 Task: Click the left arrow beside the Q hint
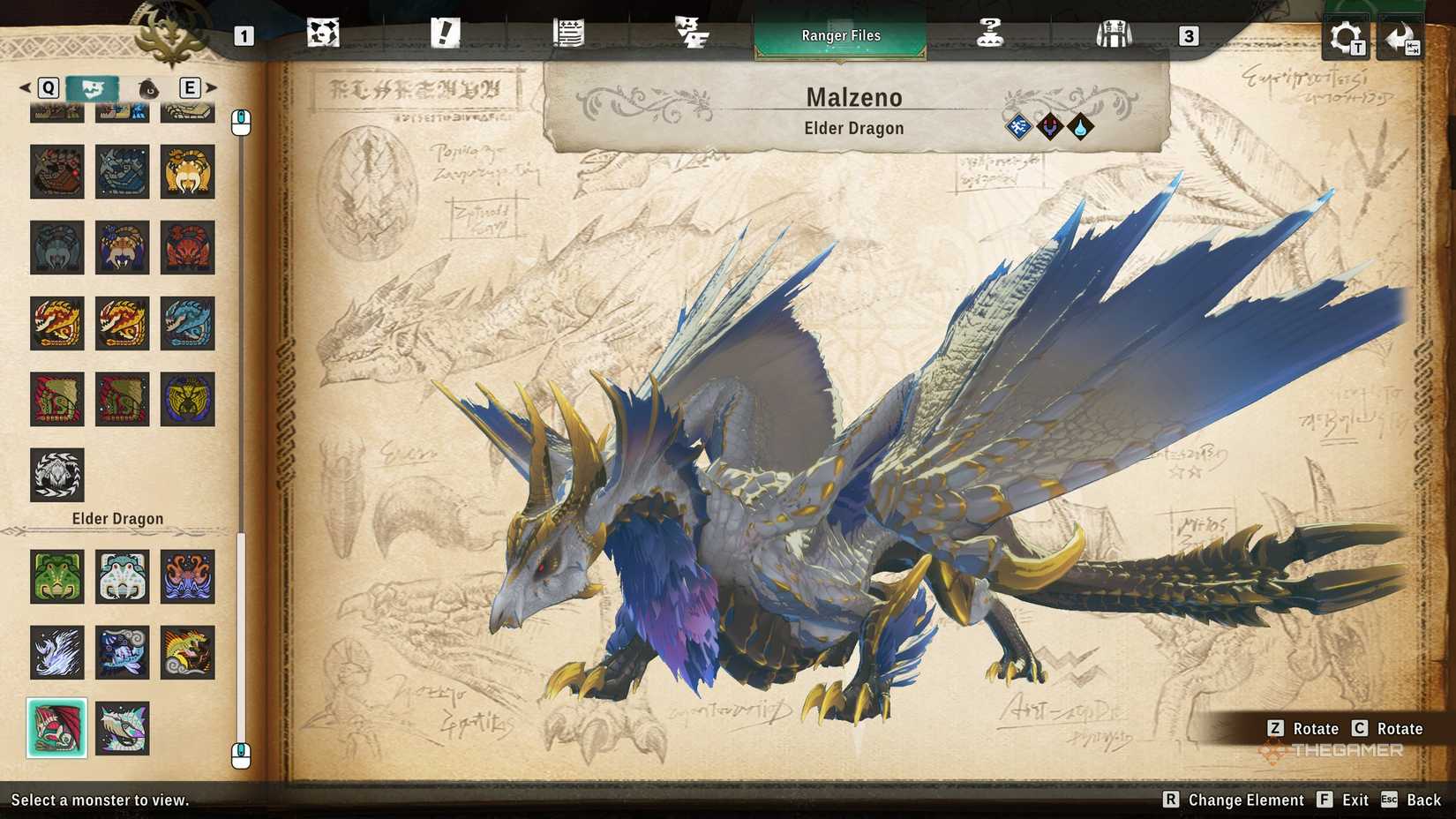point(23,88)
